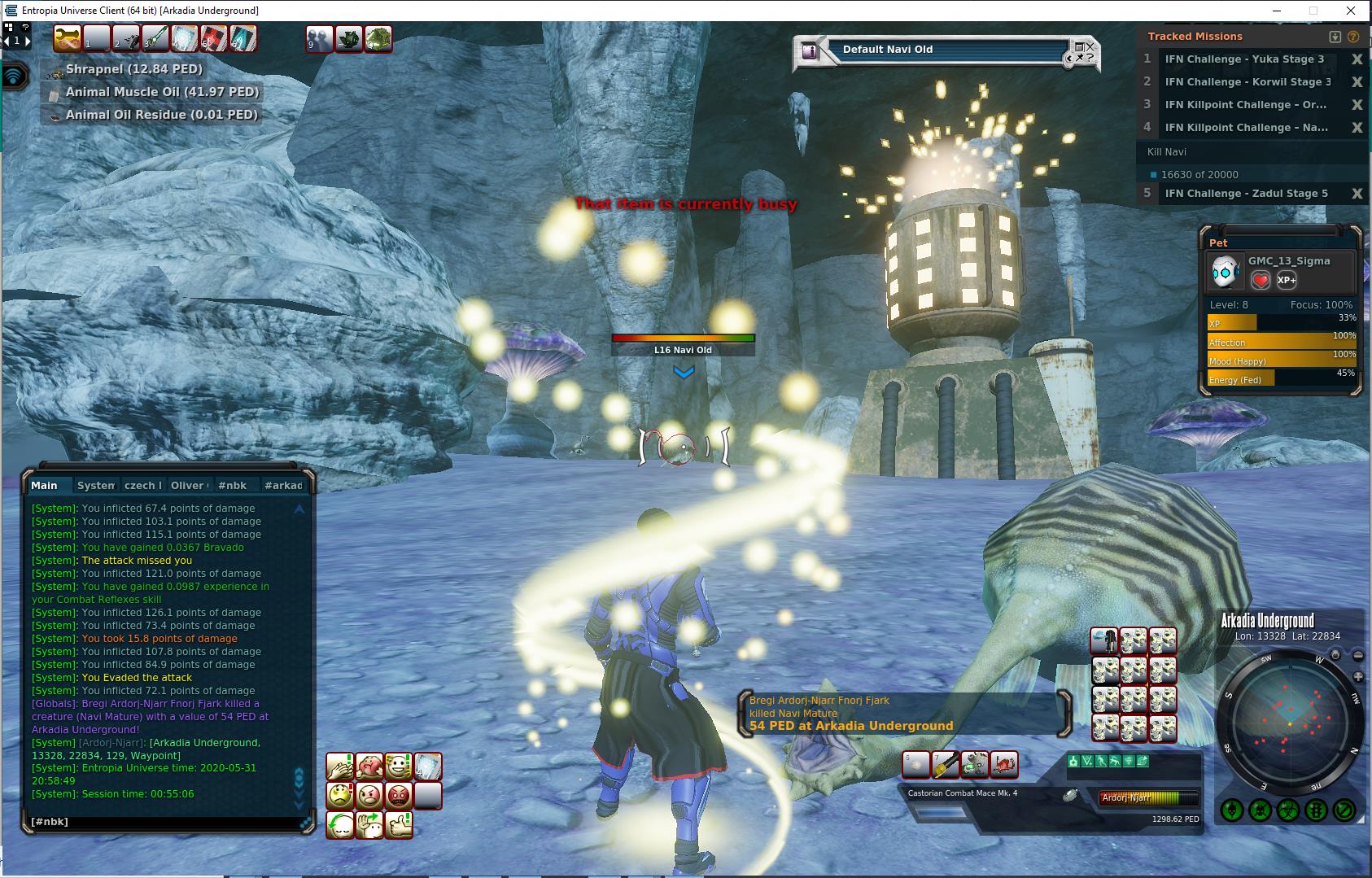Open the #nbk chat channel tab
Viewport: 1372px width, 878px height.
232,486
